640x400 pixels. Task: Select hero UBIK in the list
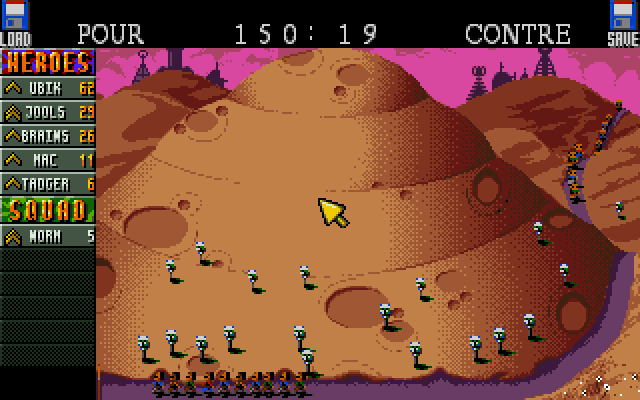(48, 88)
